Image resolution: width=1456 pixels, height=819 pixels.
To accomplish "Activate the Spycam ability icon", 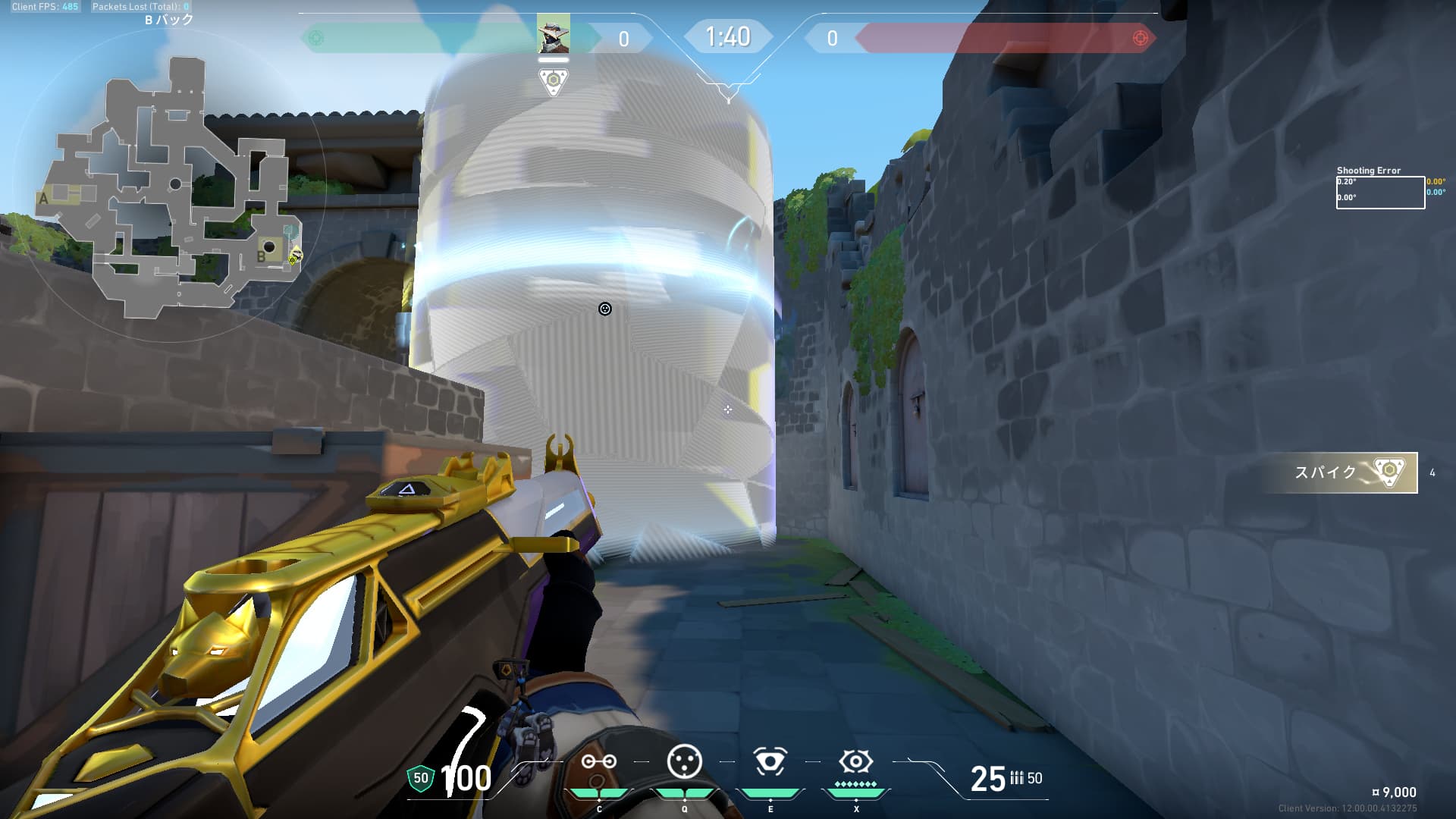I will tap(770, 761).
